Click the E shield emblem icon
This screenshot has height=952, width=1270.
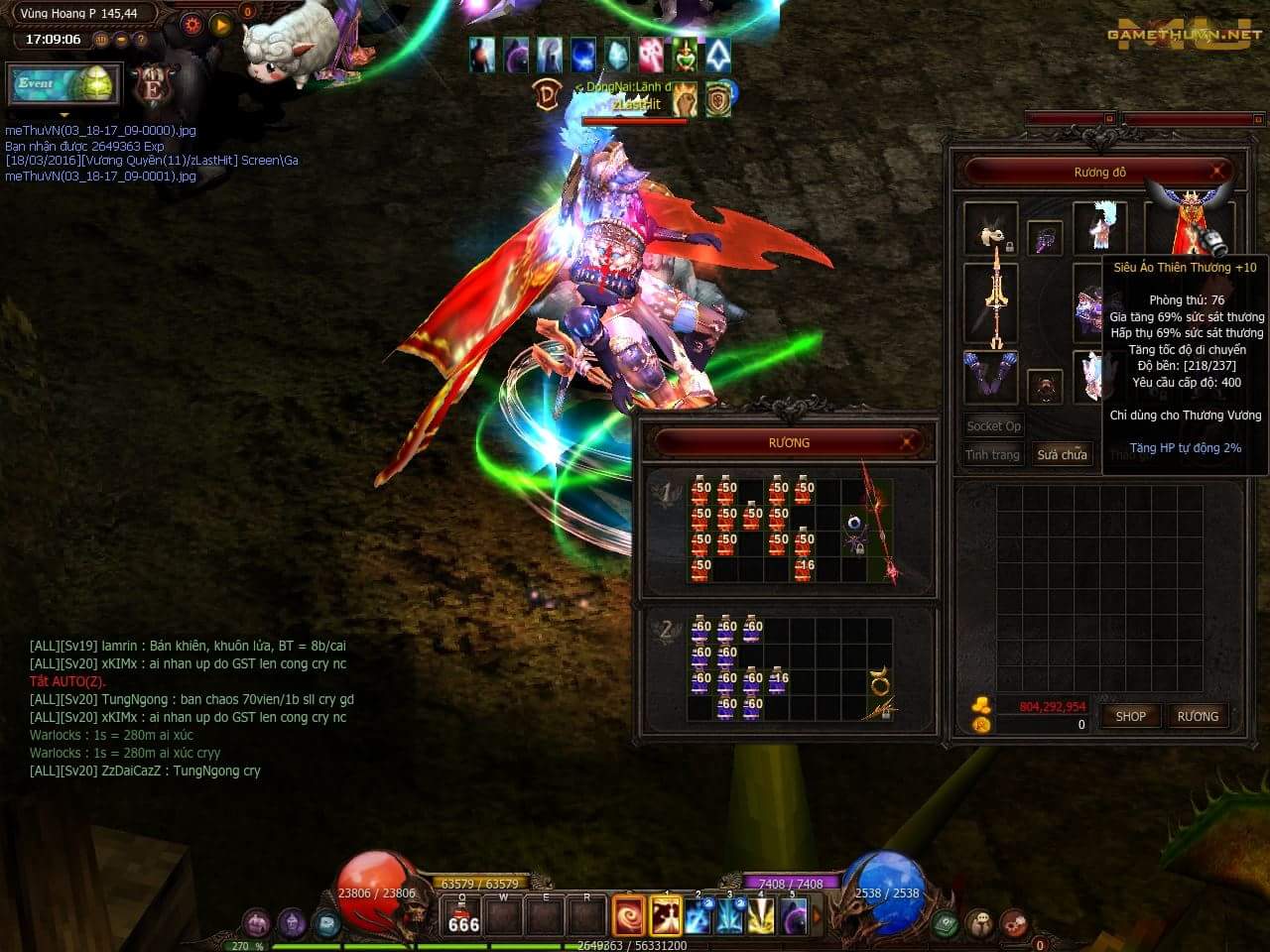pos(153,87)
